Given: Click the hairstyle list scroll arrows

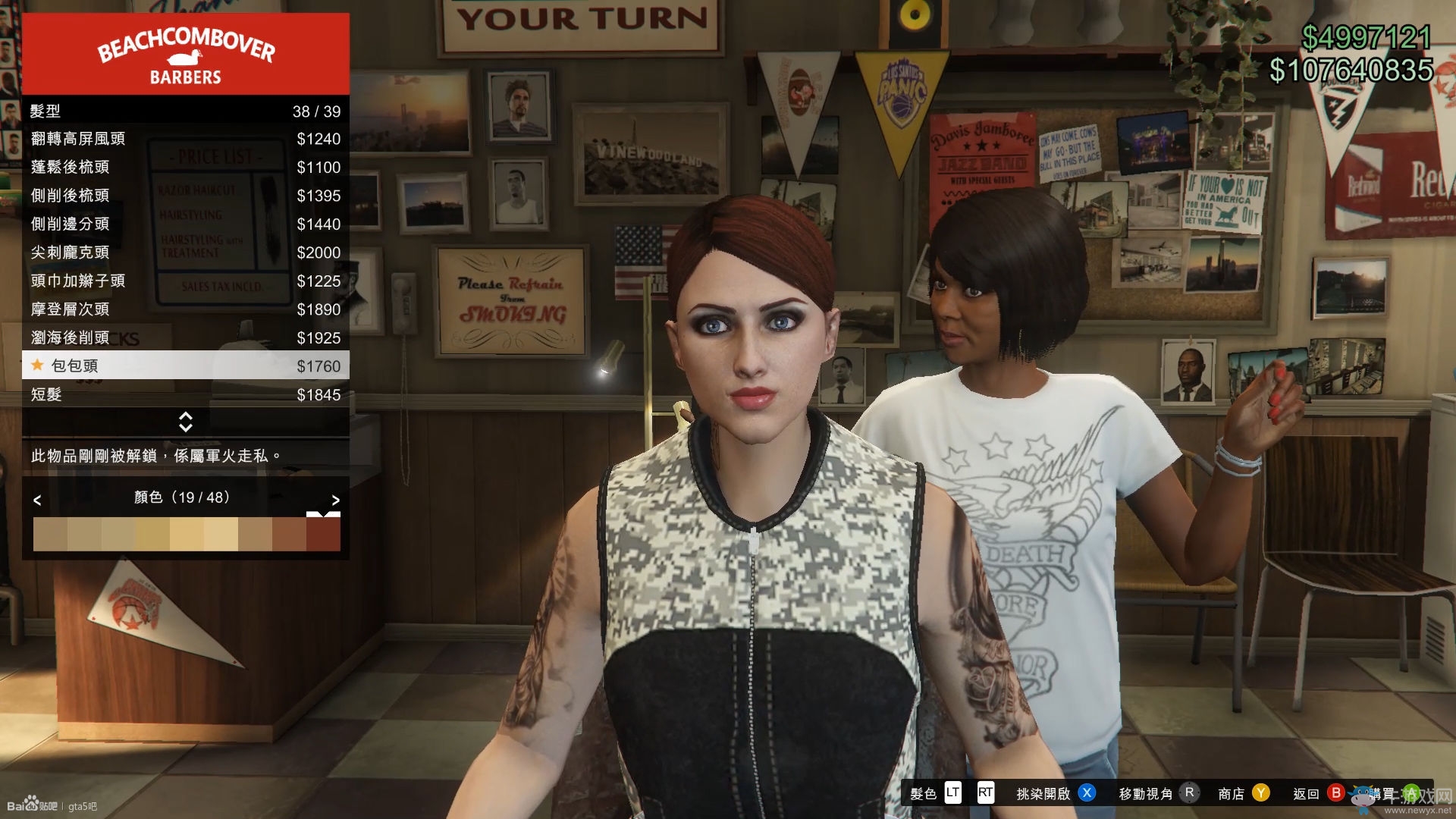Looking at the screenshot, I should [x=186, y=422].
